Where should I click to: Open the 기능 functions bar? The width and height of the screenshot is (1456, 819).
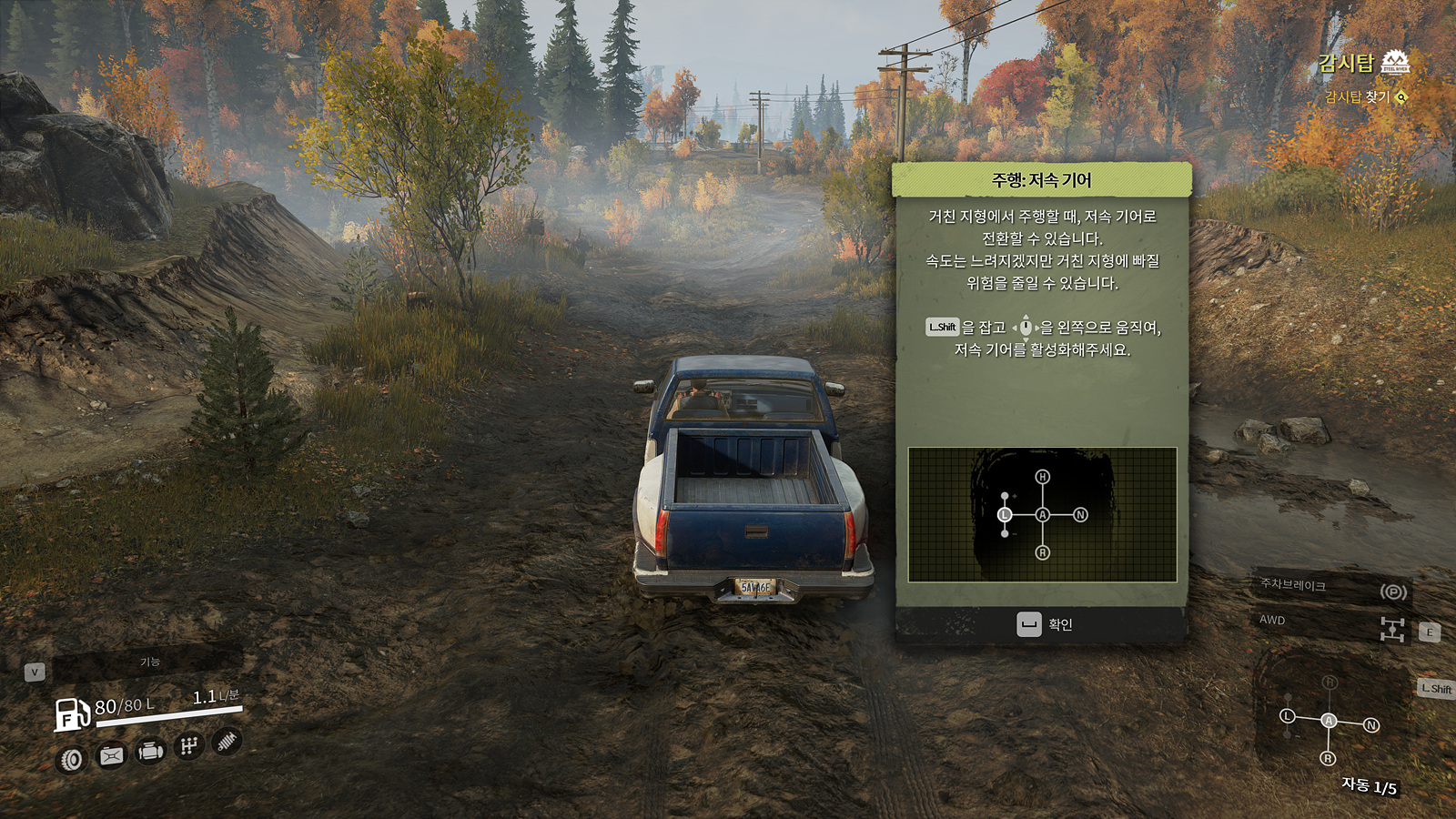(148, 662)
